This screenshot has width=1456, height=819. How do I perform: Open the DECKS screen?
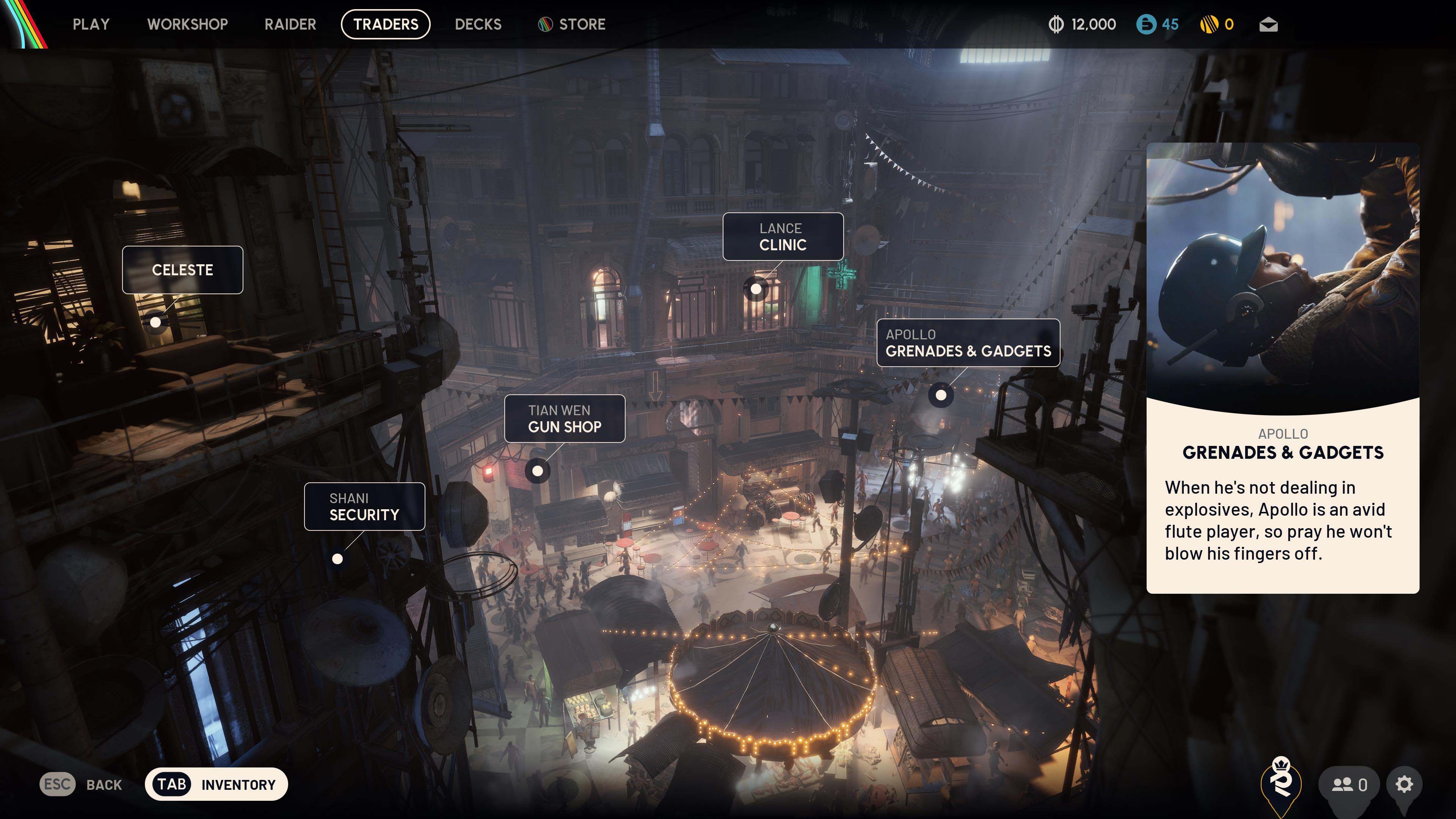[x=478, y=24]
